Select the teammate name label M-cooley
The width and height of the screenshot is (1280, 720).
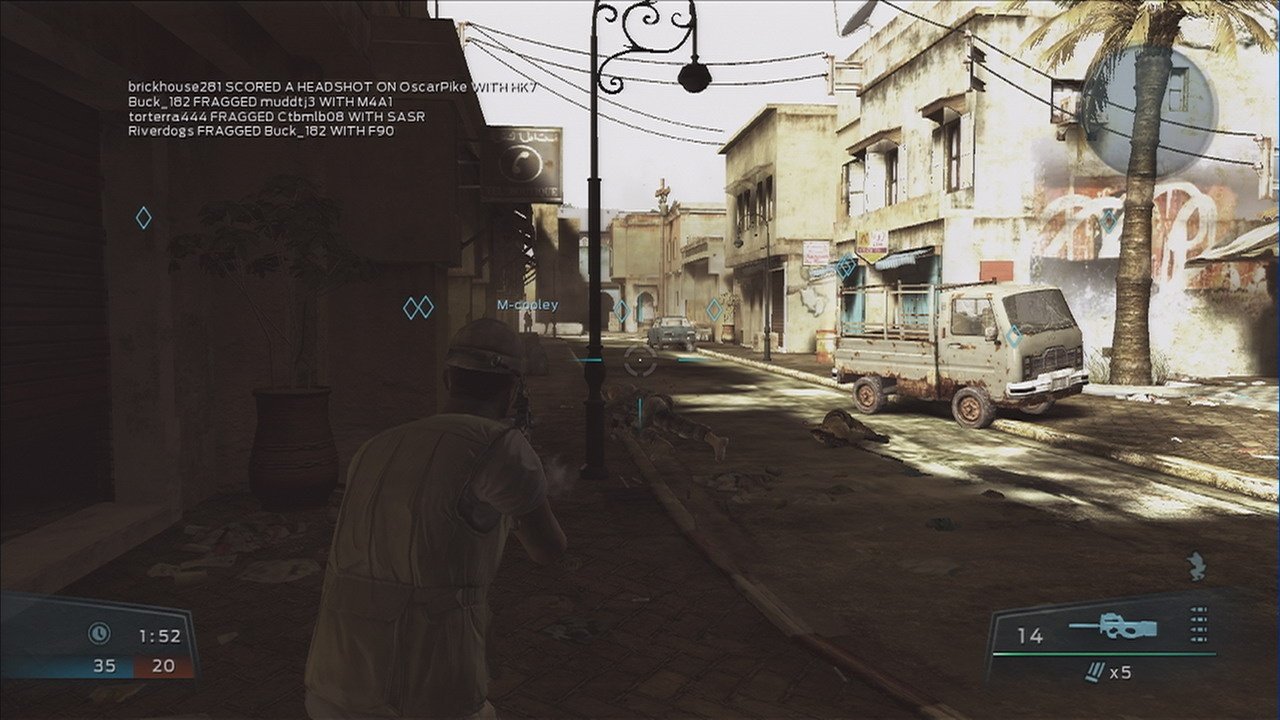pyautogui.click(x=528, y=304)
